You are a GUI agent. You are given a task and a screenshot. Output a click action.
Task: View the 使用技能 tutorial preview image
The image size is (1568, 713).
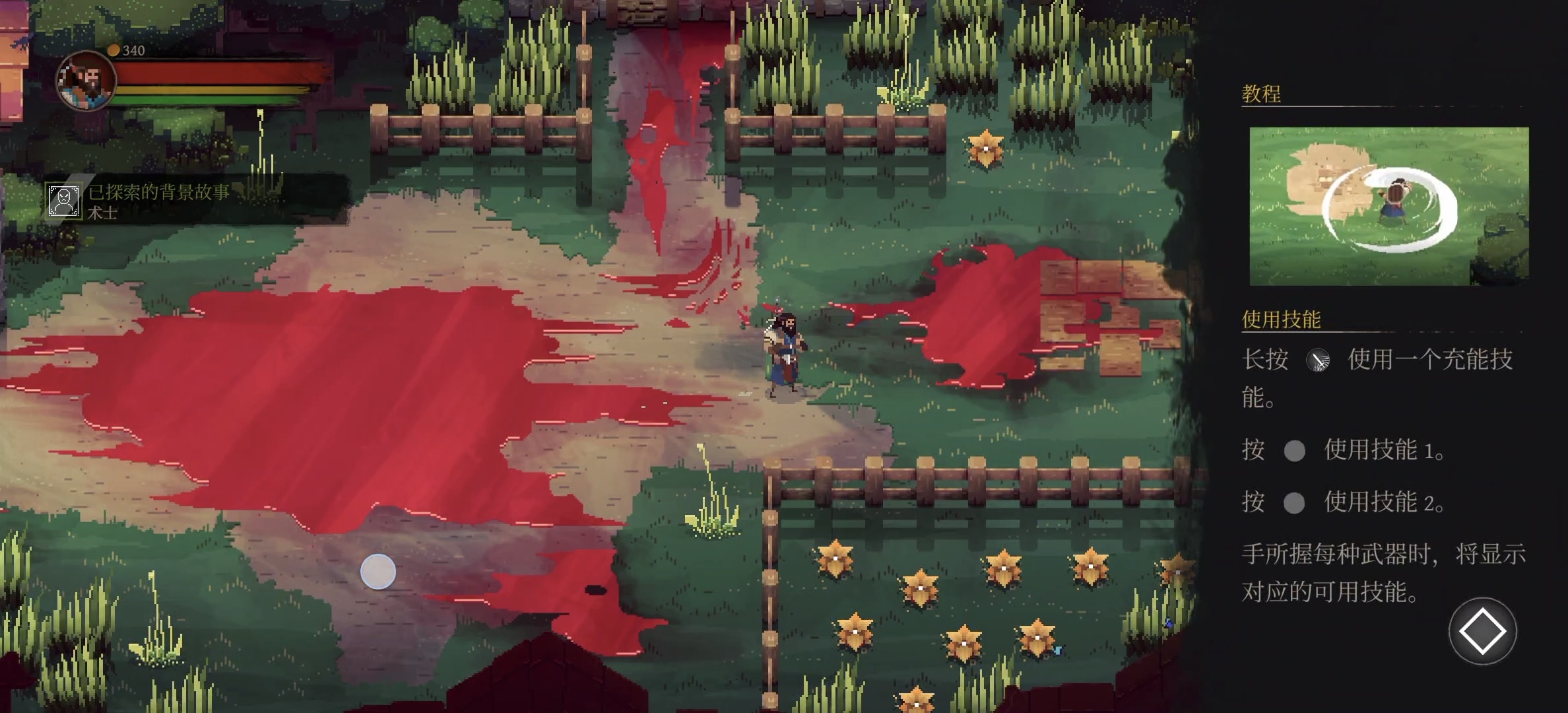pyautogui.click(x=1388, y=206)
